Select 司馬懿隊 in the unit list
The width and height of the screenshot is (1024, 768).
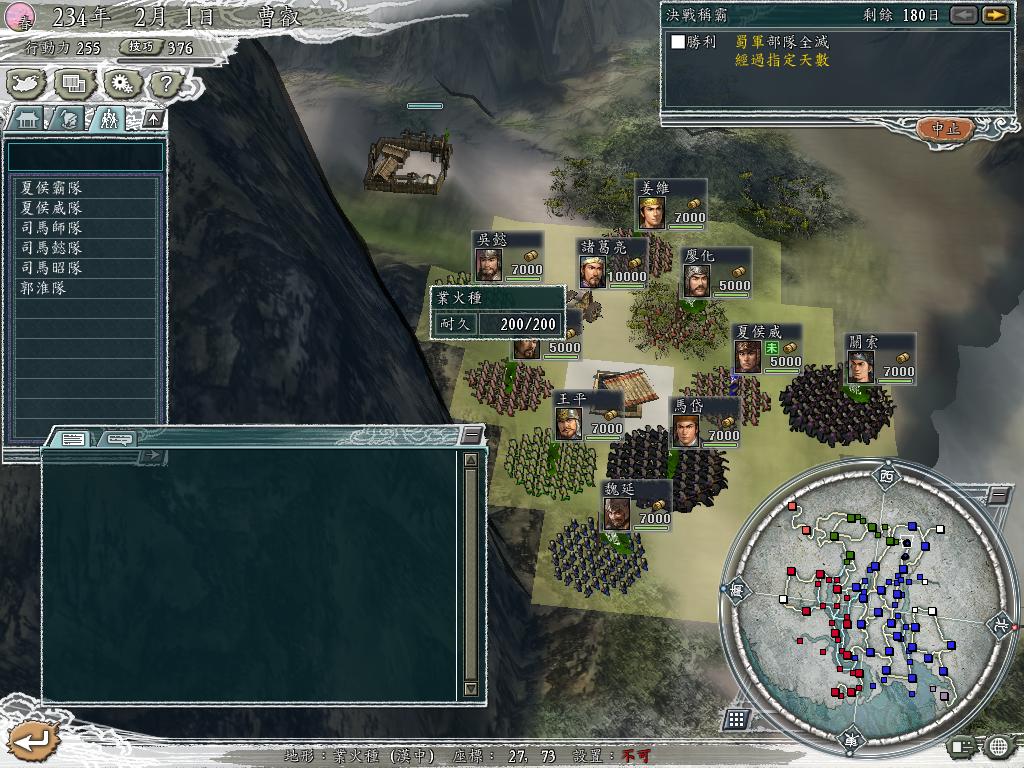point(52,248)
